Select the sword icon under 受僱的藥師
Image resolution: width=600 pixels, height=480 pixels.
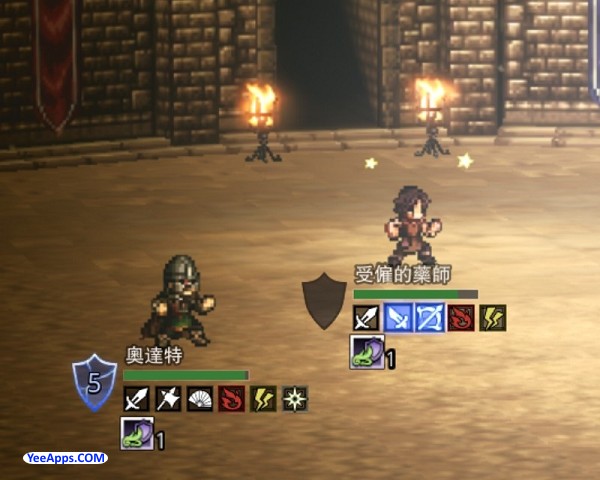coord(366,318)
